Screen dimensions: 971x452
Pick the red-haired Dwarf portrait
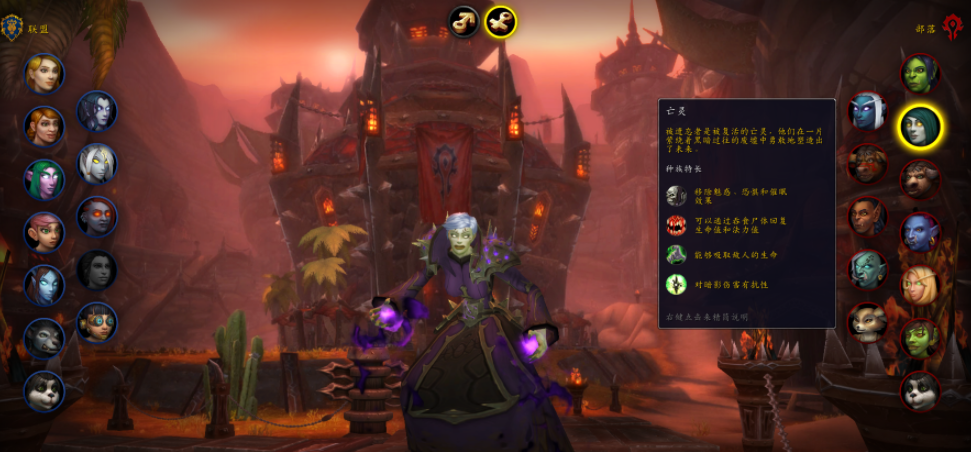click(44, 126)
